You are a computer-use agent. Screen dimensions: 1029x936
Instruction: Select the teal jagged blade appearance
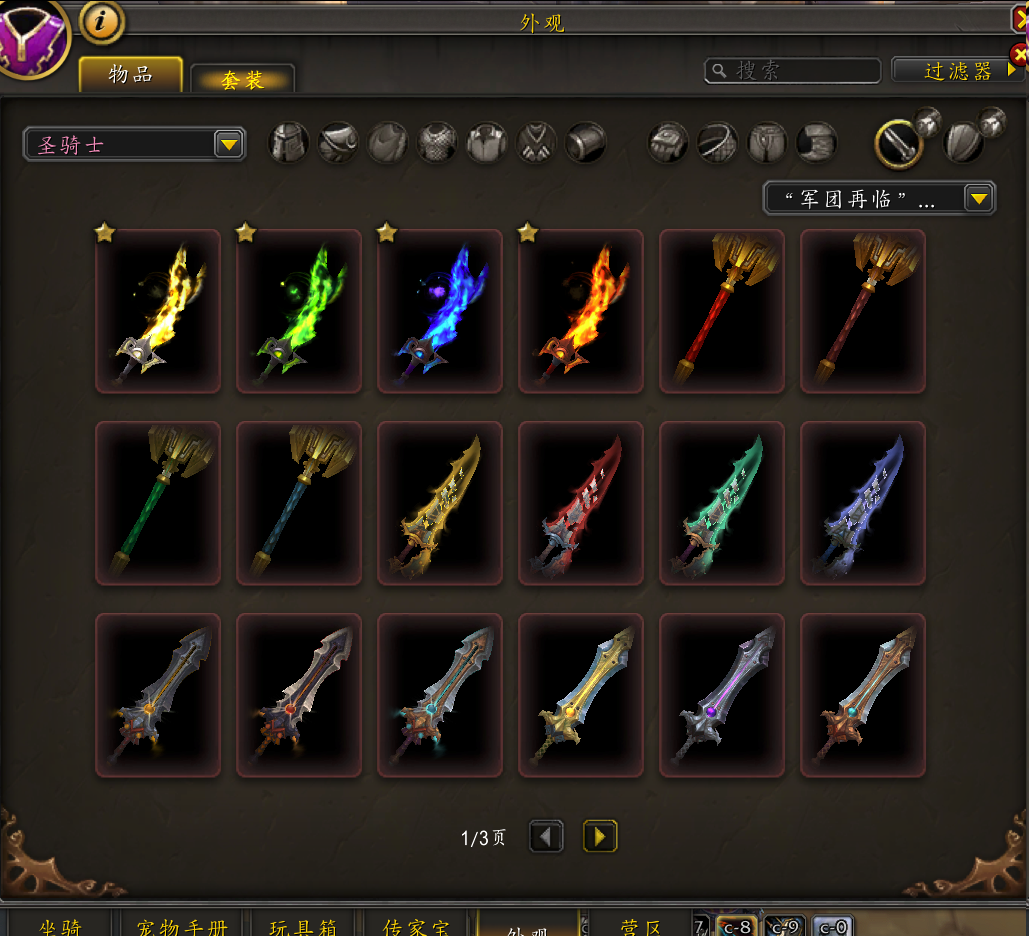[722, 503]
